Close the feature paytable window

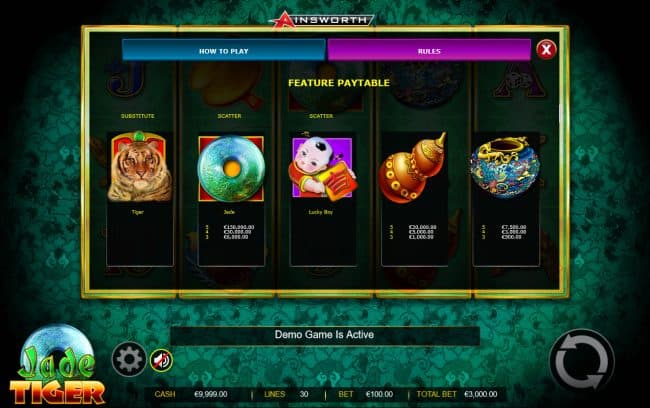tap(546, 49)
